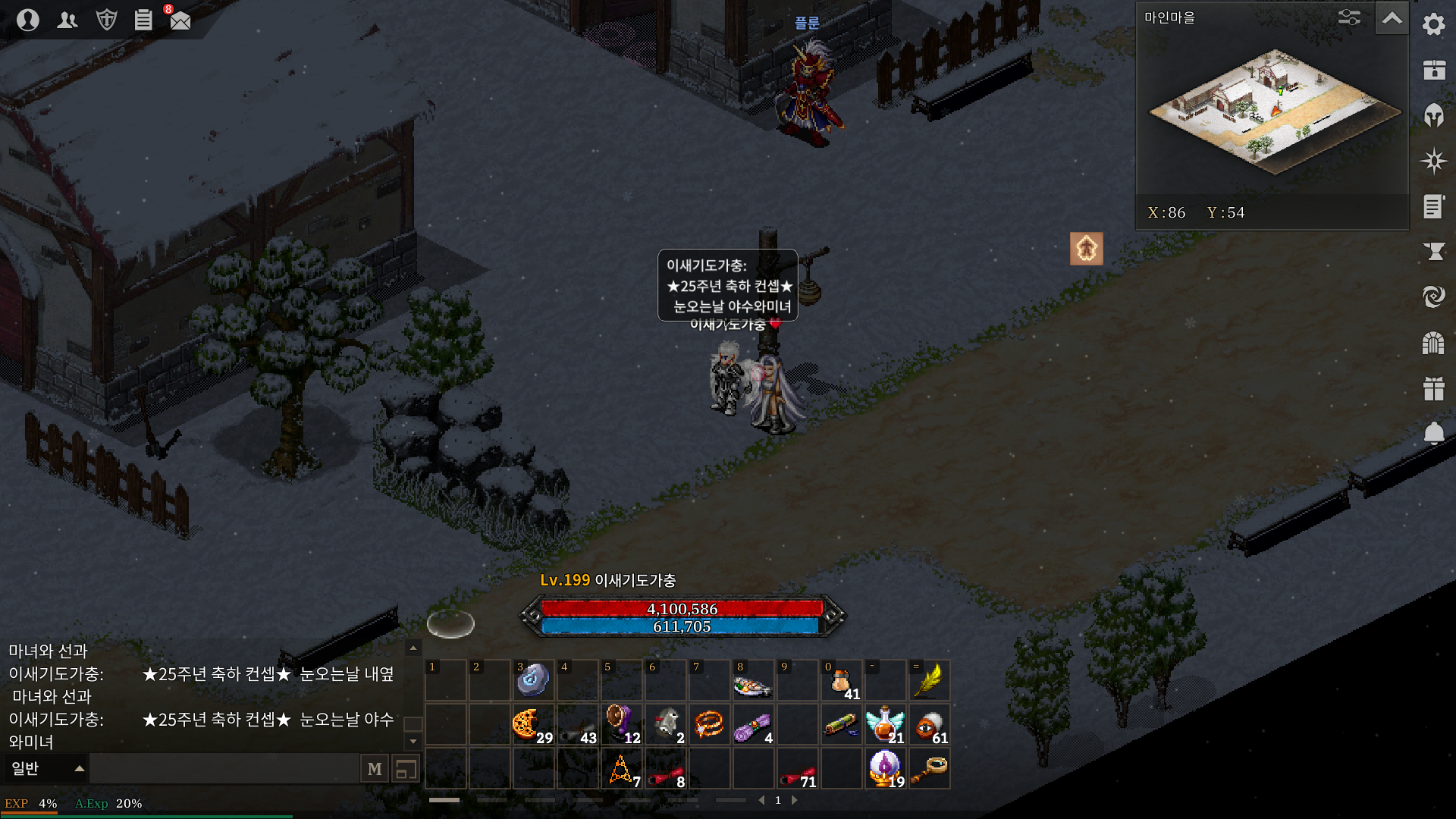Open the character profile icon
This screenshot has height=819, width=1456.
click(x=28, y=20)
